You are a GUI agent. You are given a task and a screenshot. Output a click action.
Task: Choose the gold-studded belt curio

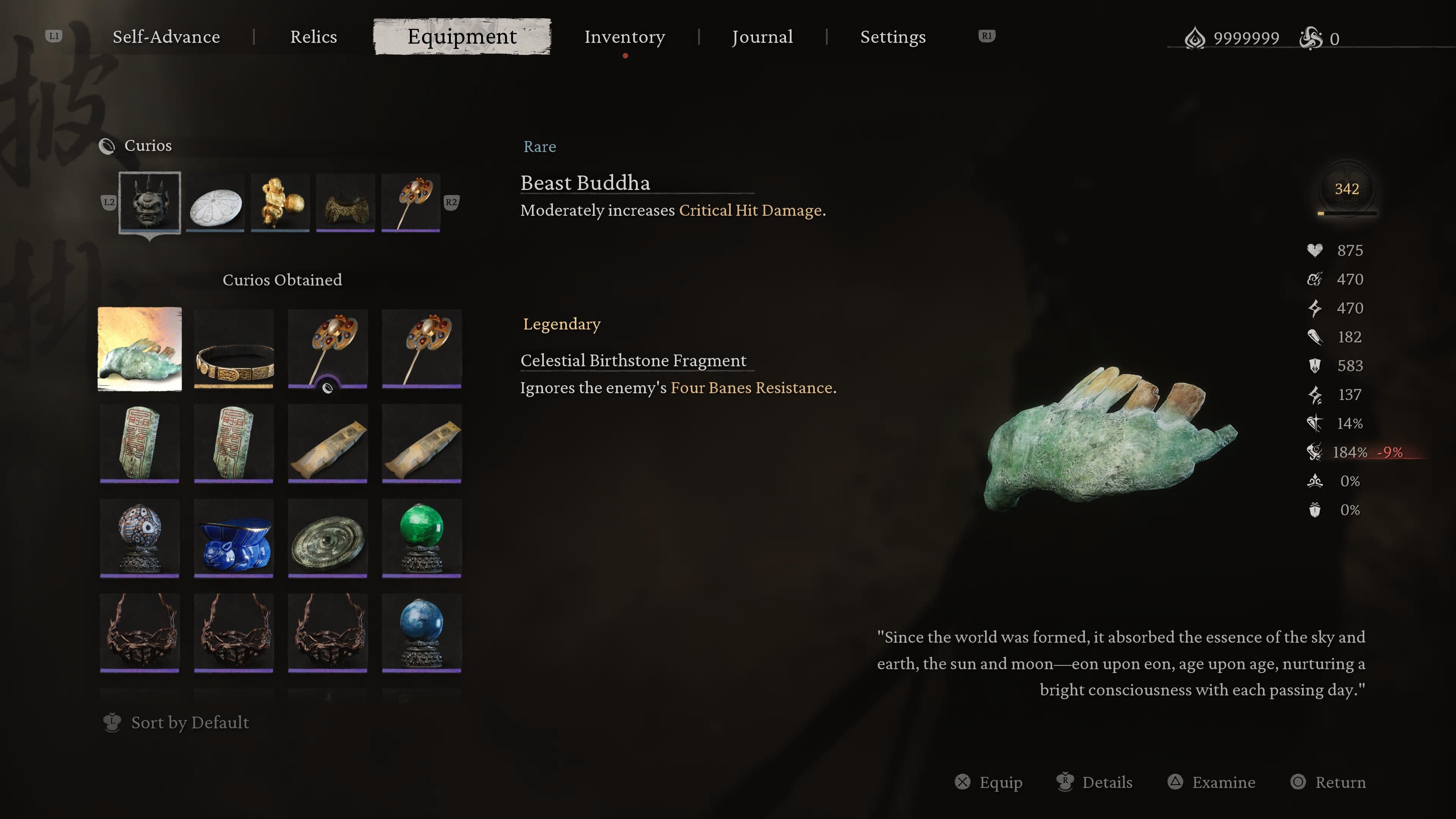(x=234, y=349)
